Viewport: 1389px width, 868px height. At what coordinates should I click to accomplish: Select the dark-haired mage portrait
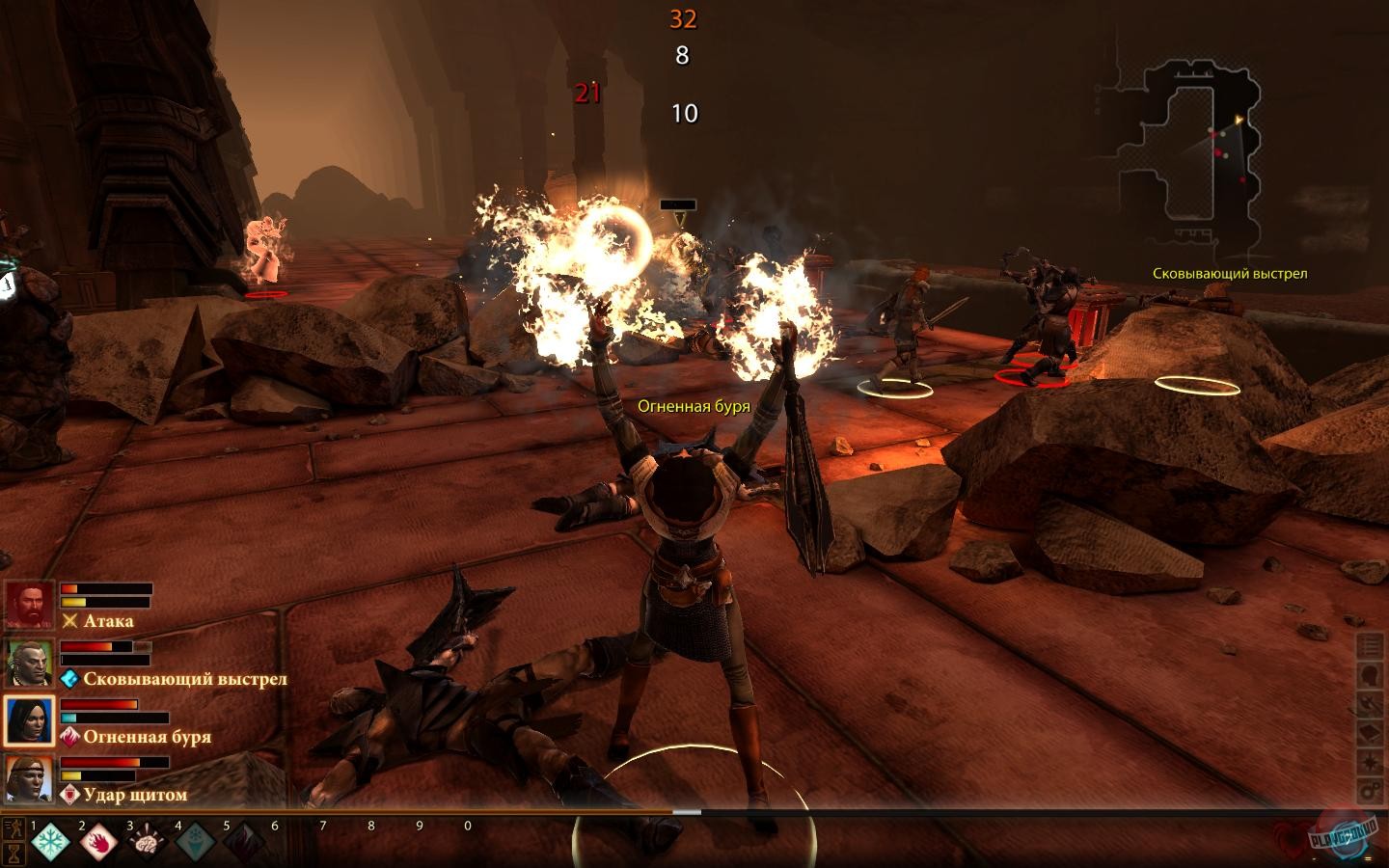point(30,721)
